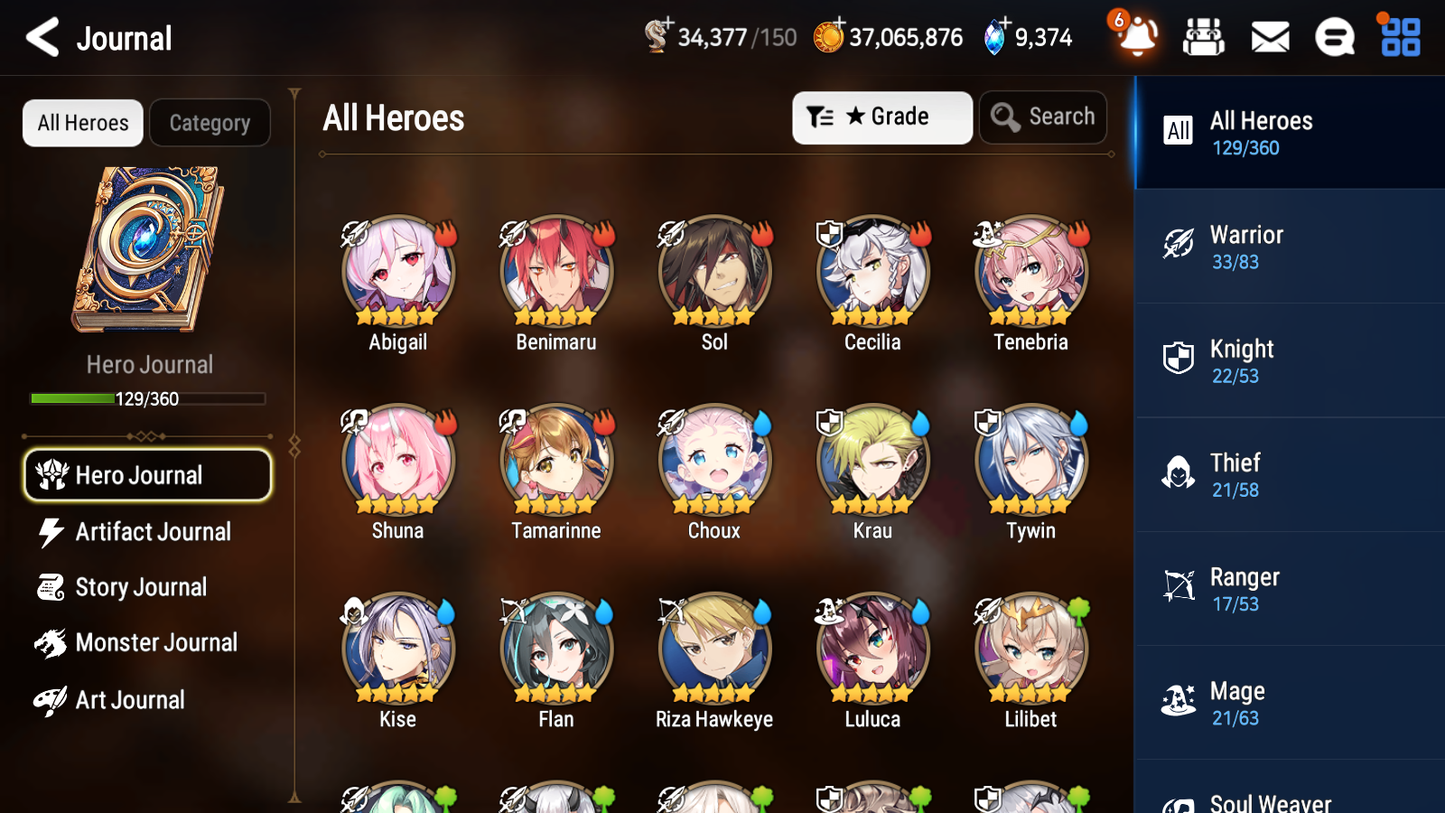View Tamarinne's hero portrait
Screen dimensions: 1445x813
556,461
